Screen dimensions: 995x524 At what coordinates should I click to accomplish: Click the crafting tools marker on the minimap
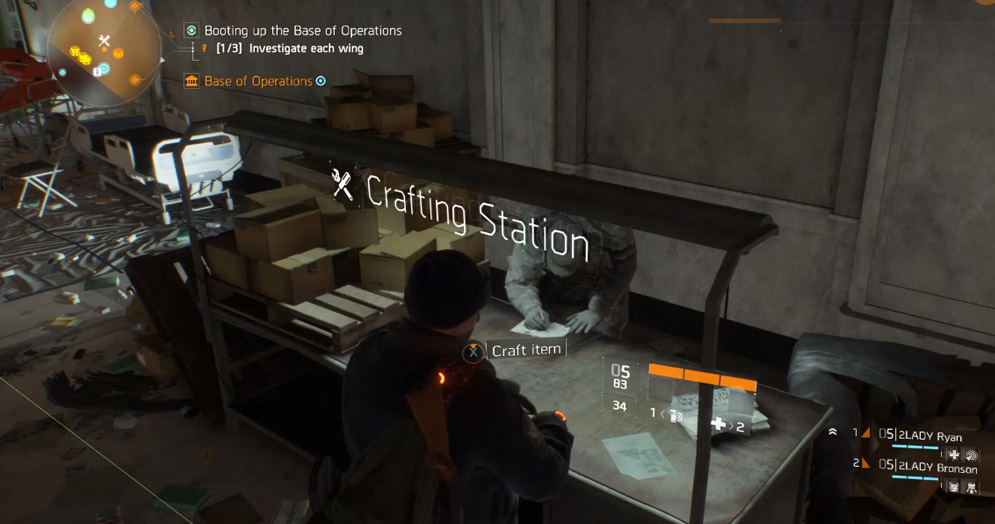[104, 41]
